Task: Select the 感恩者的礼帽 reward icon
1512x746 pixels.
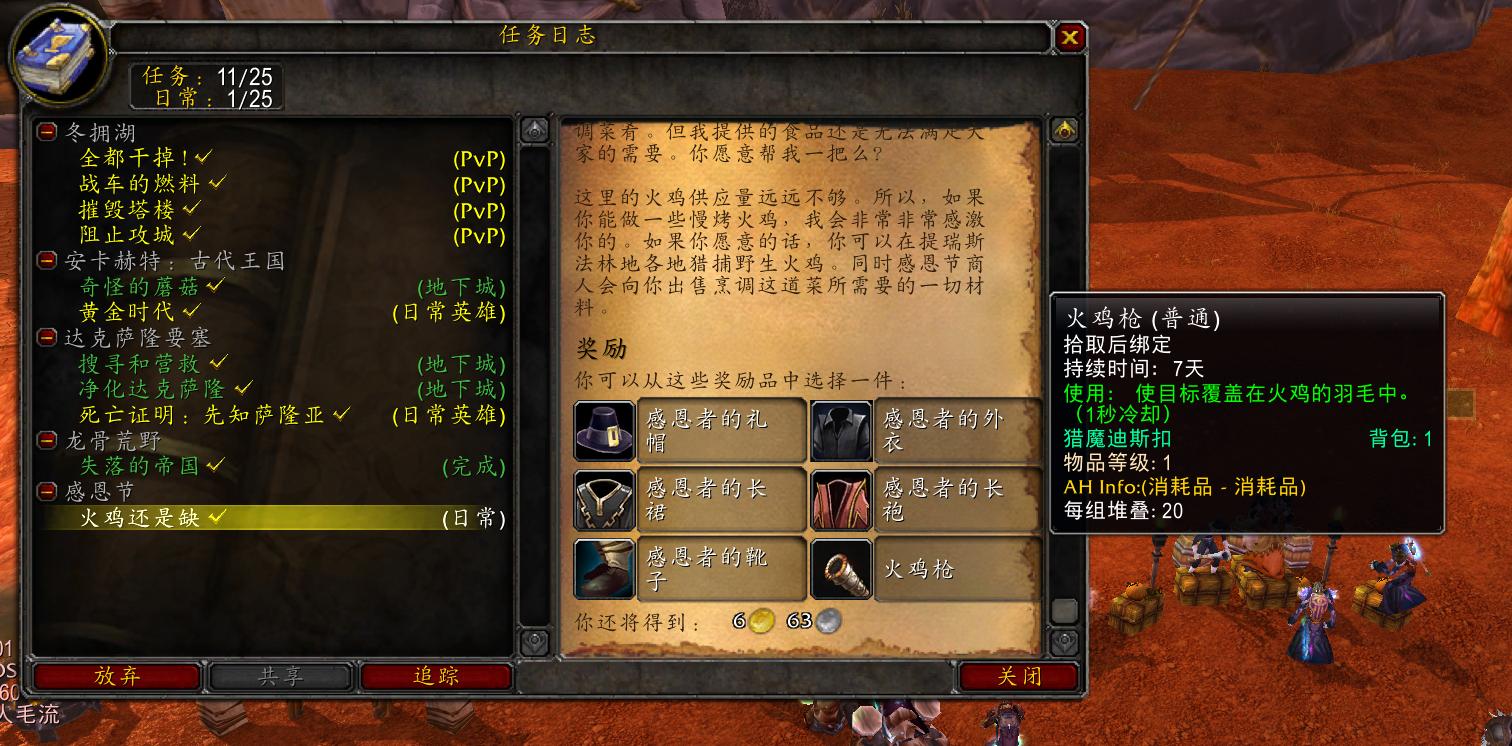Action: coord(603,430)
